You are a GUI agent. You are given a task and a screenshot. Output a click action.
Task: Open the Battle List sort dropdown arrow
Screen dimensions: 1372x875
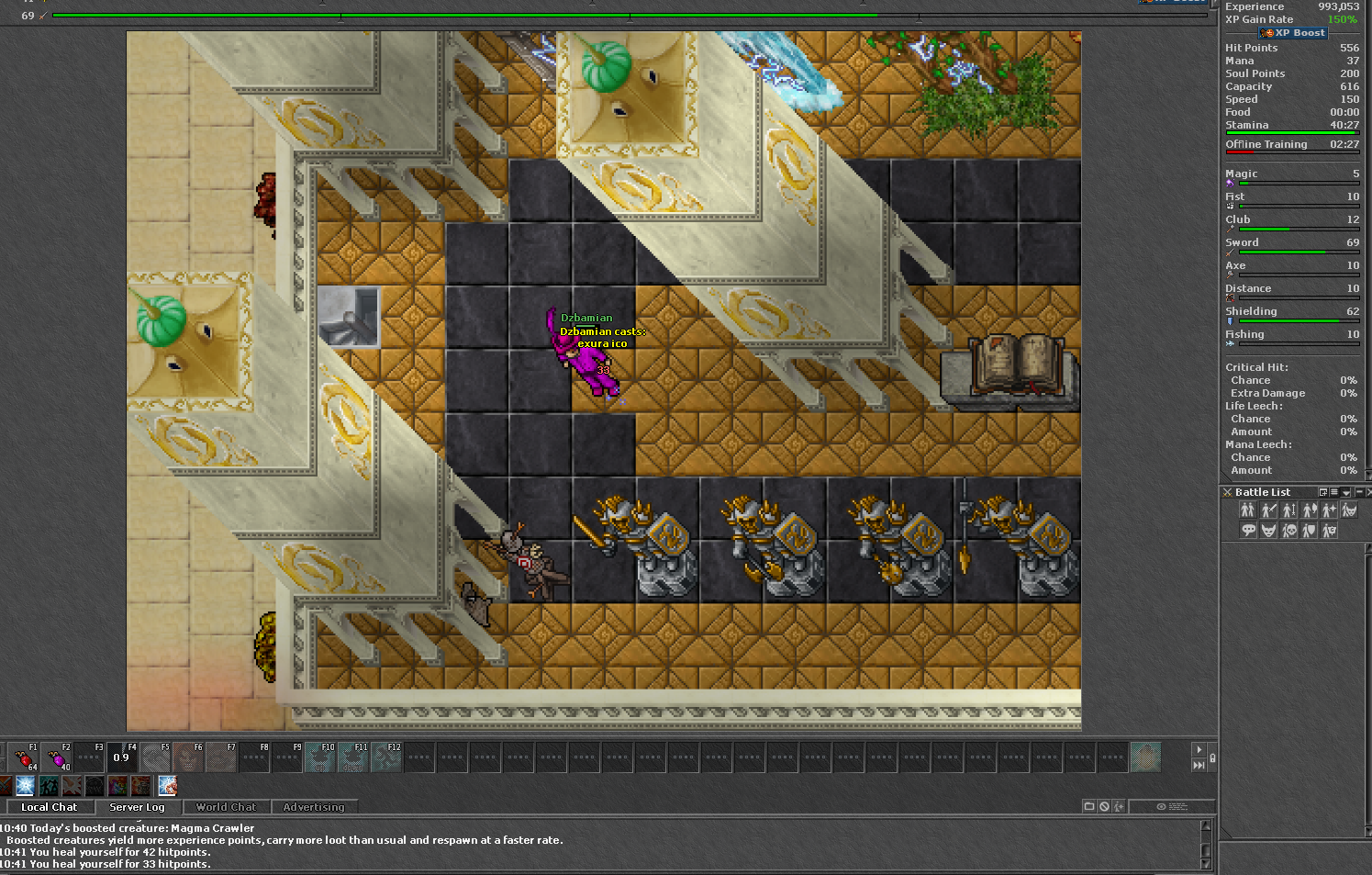(1346, 492)
